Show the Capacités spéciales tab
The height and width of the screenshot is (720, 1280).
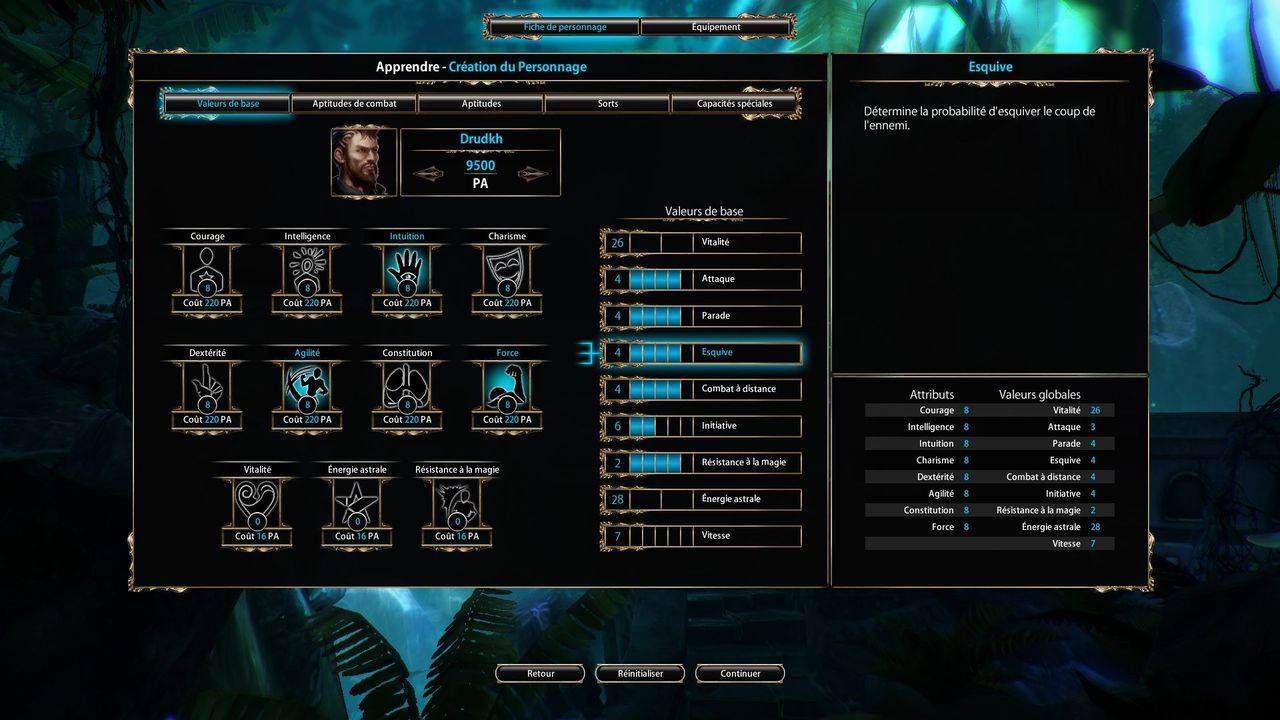tap(734, 103)
